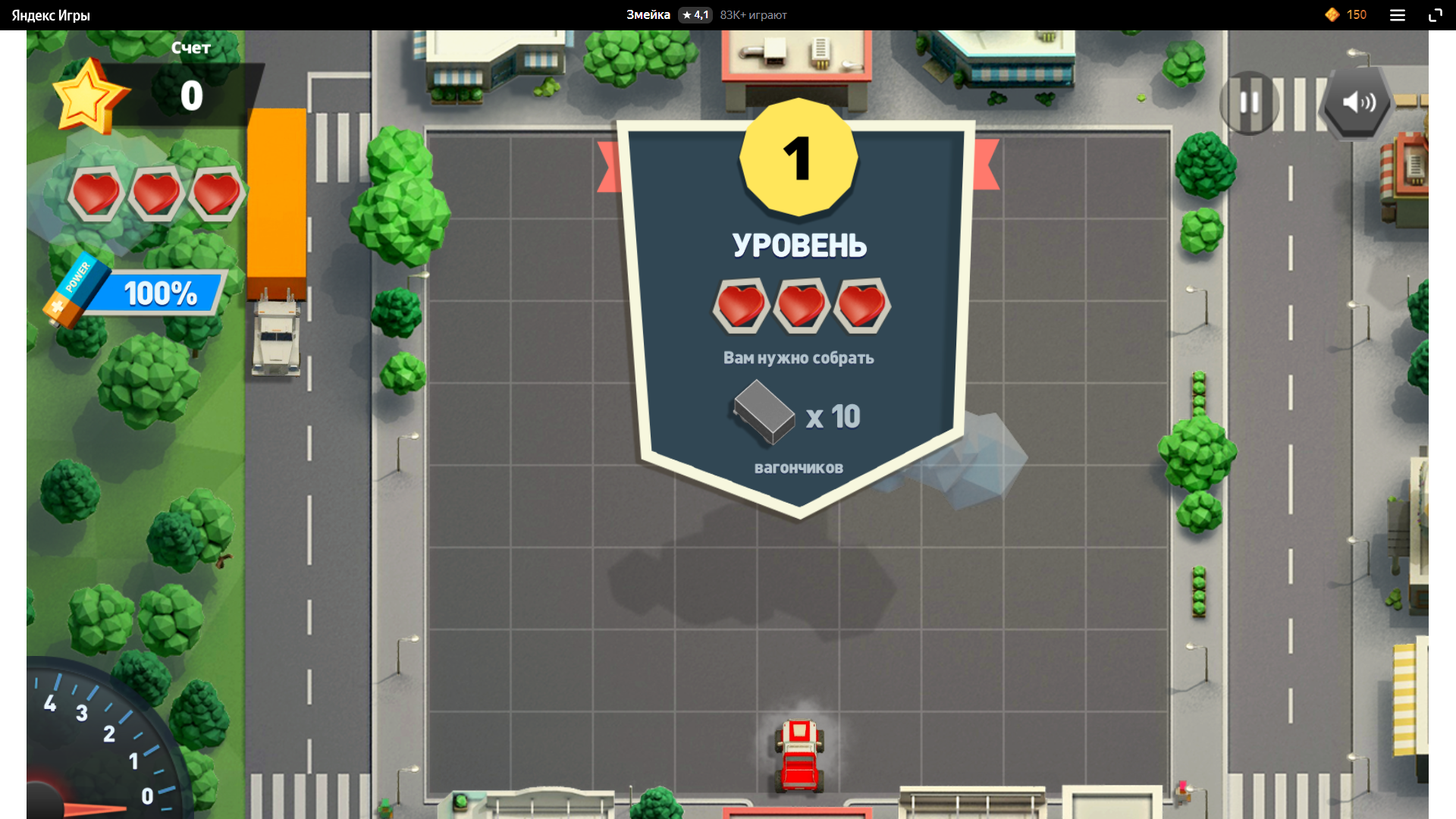
Task: Click the rating badge showing 4,1
Action: tap(694, 14)
